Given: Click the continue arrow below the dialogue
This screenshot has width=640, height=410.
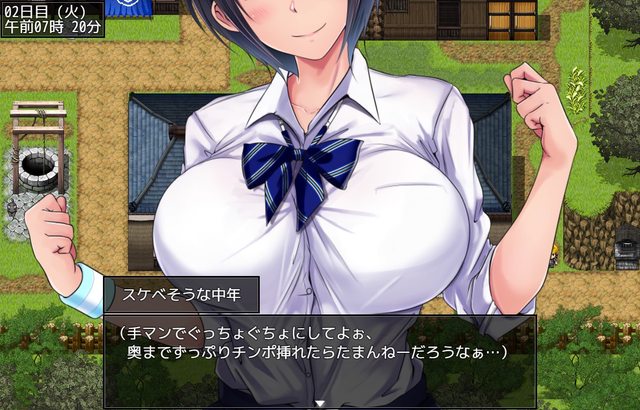Looking at the screenshot, I should pyautogui.click(x=320, y=403).
